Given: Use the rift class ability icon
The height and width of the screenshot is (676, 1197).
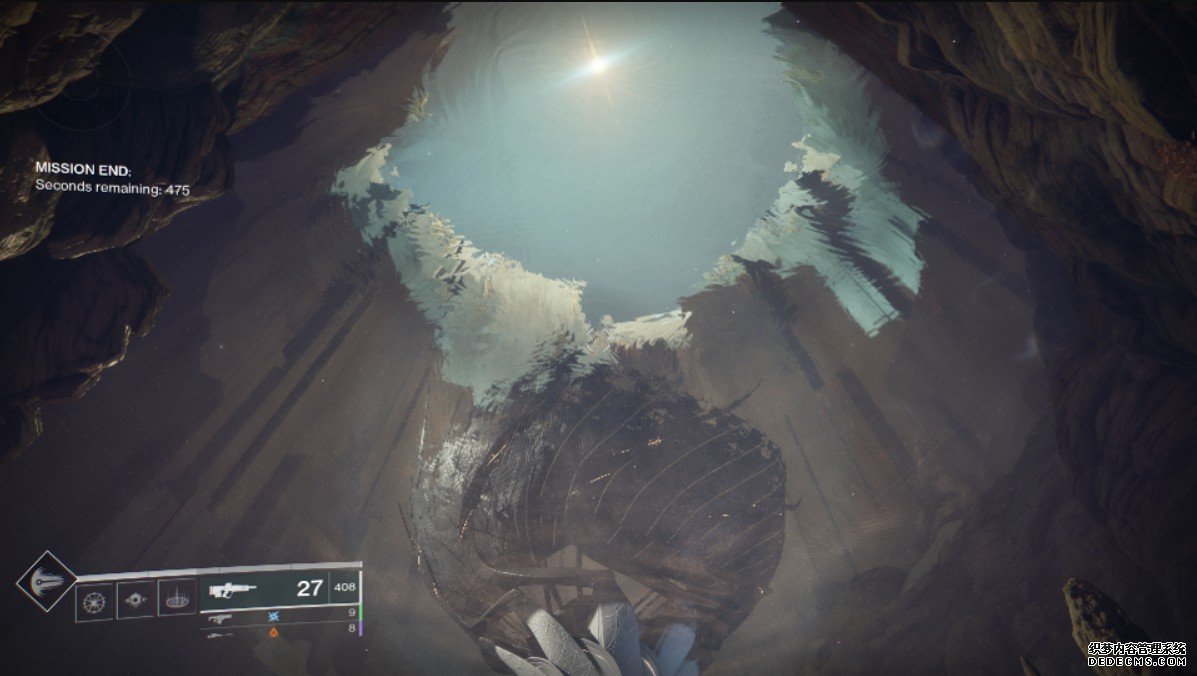Looking at the screenshot, I should click(177, 598).
